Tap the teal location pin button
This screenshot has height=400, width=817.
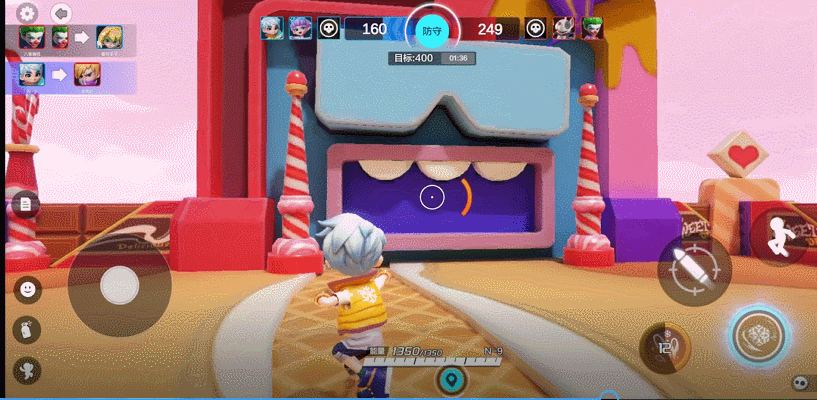click(x=452, y=380)
